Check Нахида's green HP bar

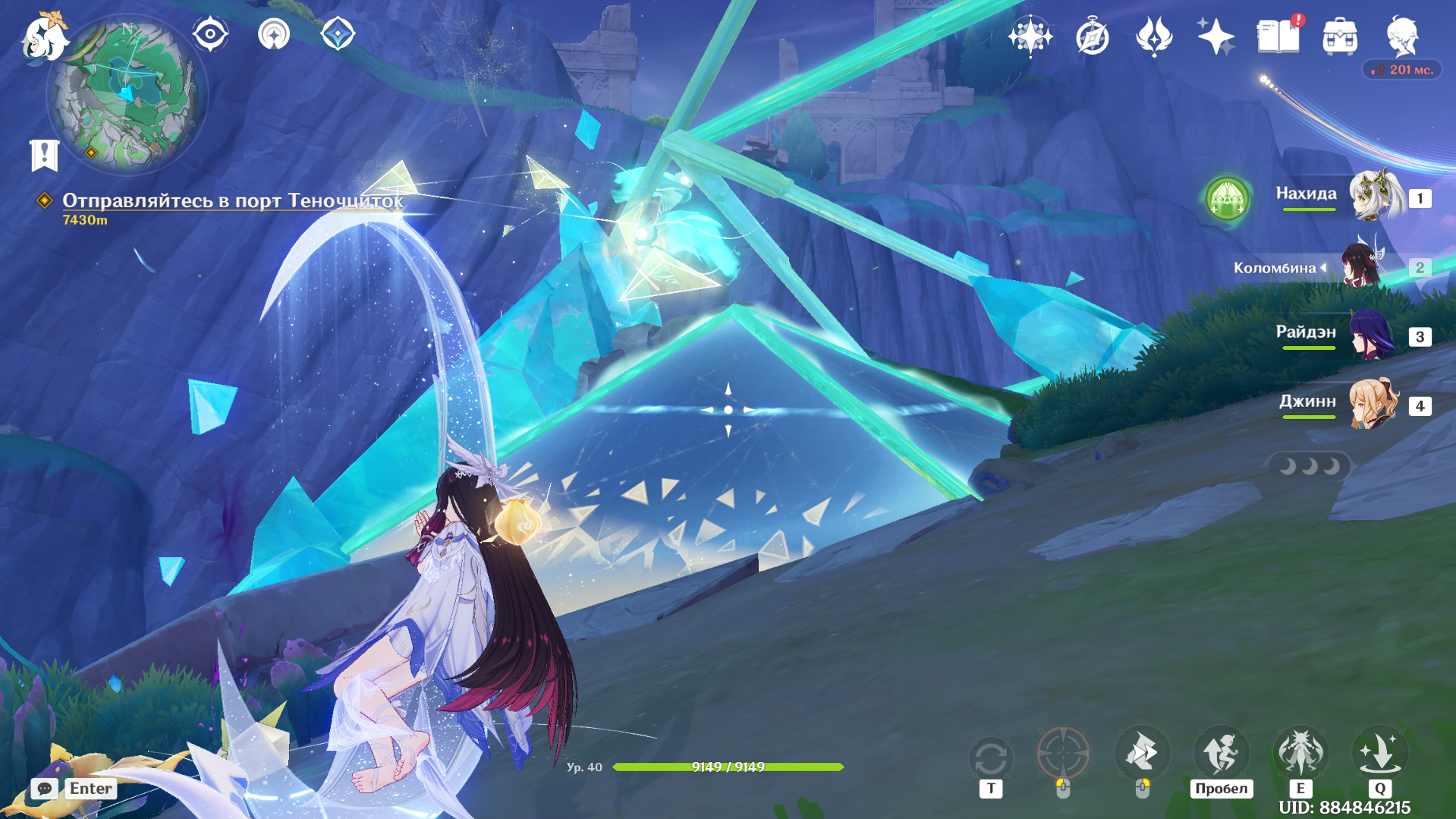pyautogui.click(x=1307, y=210)
